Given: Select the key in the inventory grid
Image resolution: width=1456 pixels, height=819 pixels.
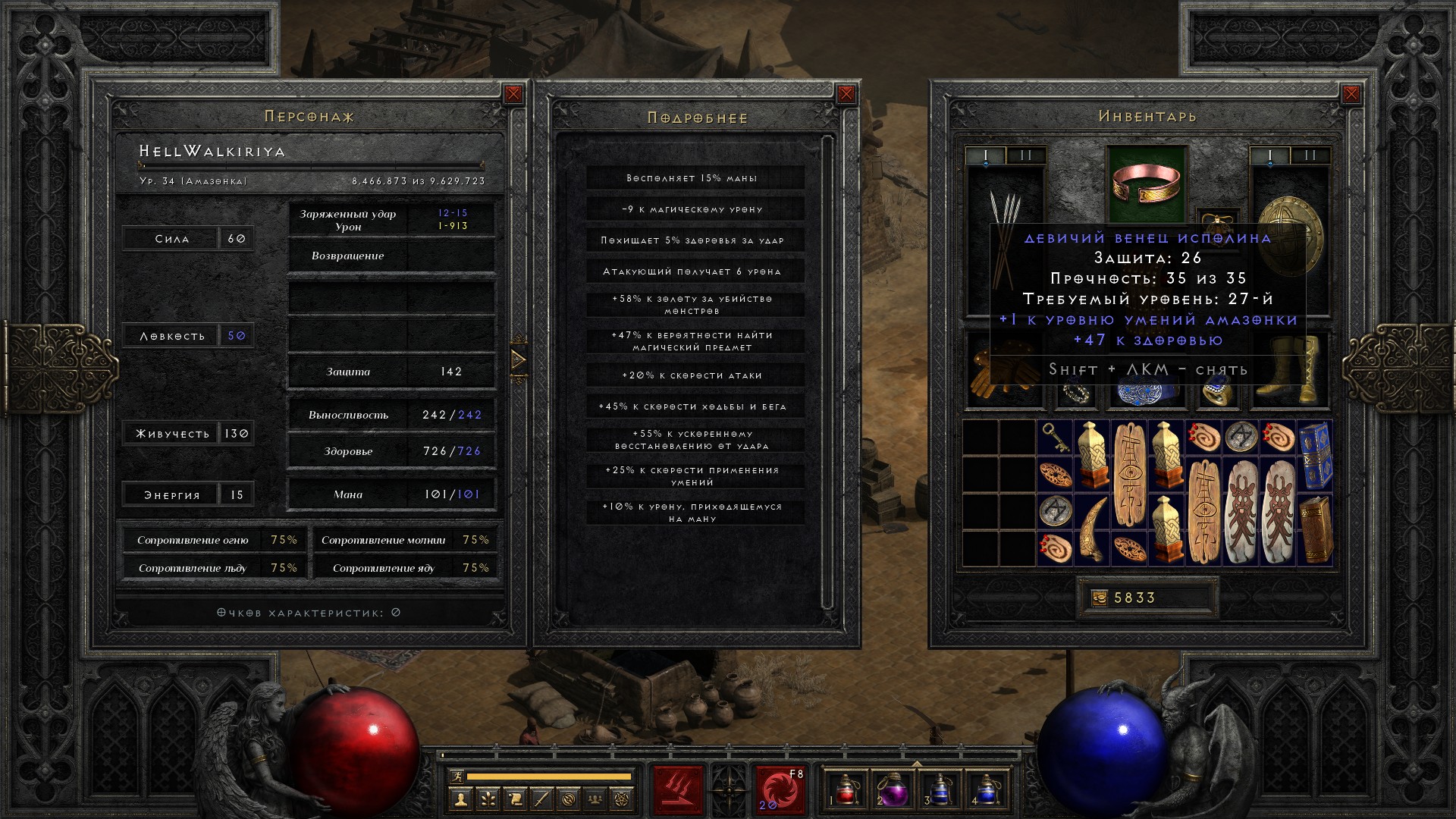Looking at the screenshot, I should [1055, 438].
